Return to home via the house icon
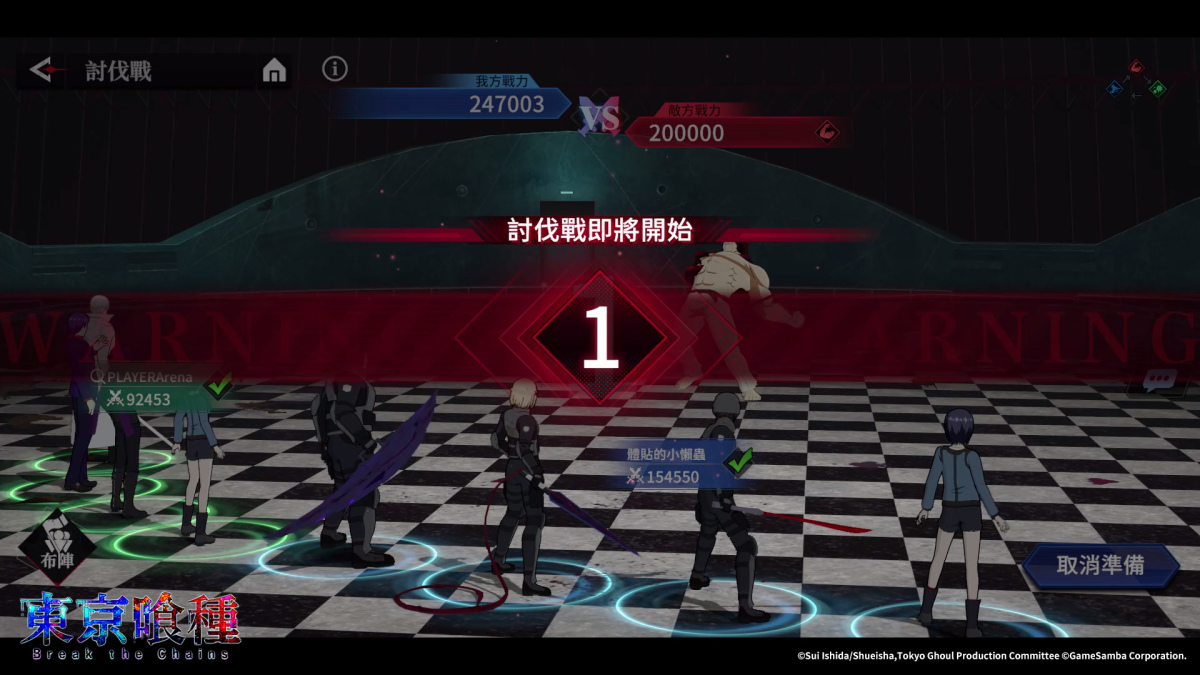Viewport: 1200px width, 675px height. tap(274, 70)
